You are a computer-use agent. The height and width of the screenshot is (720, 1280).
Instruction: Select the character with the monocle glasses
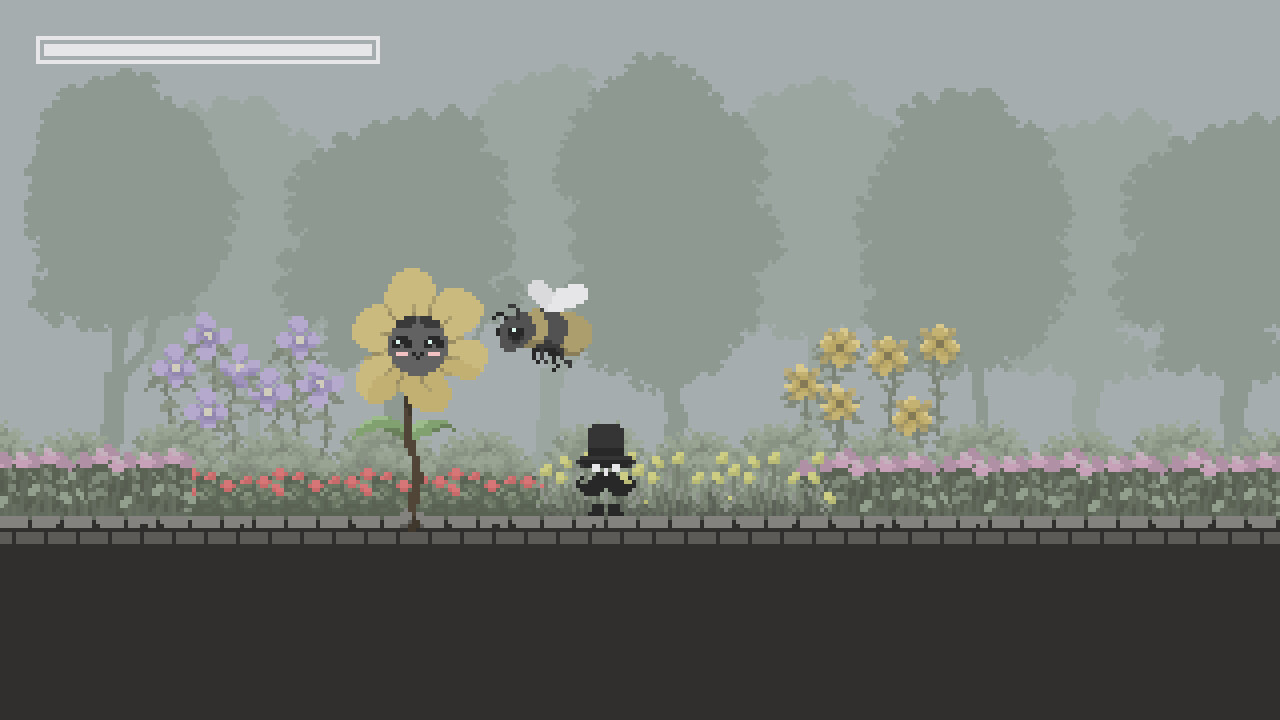604,466
